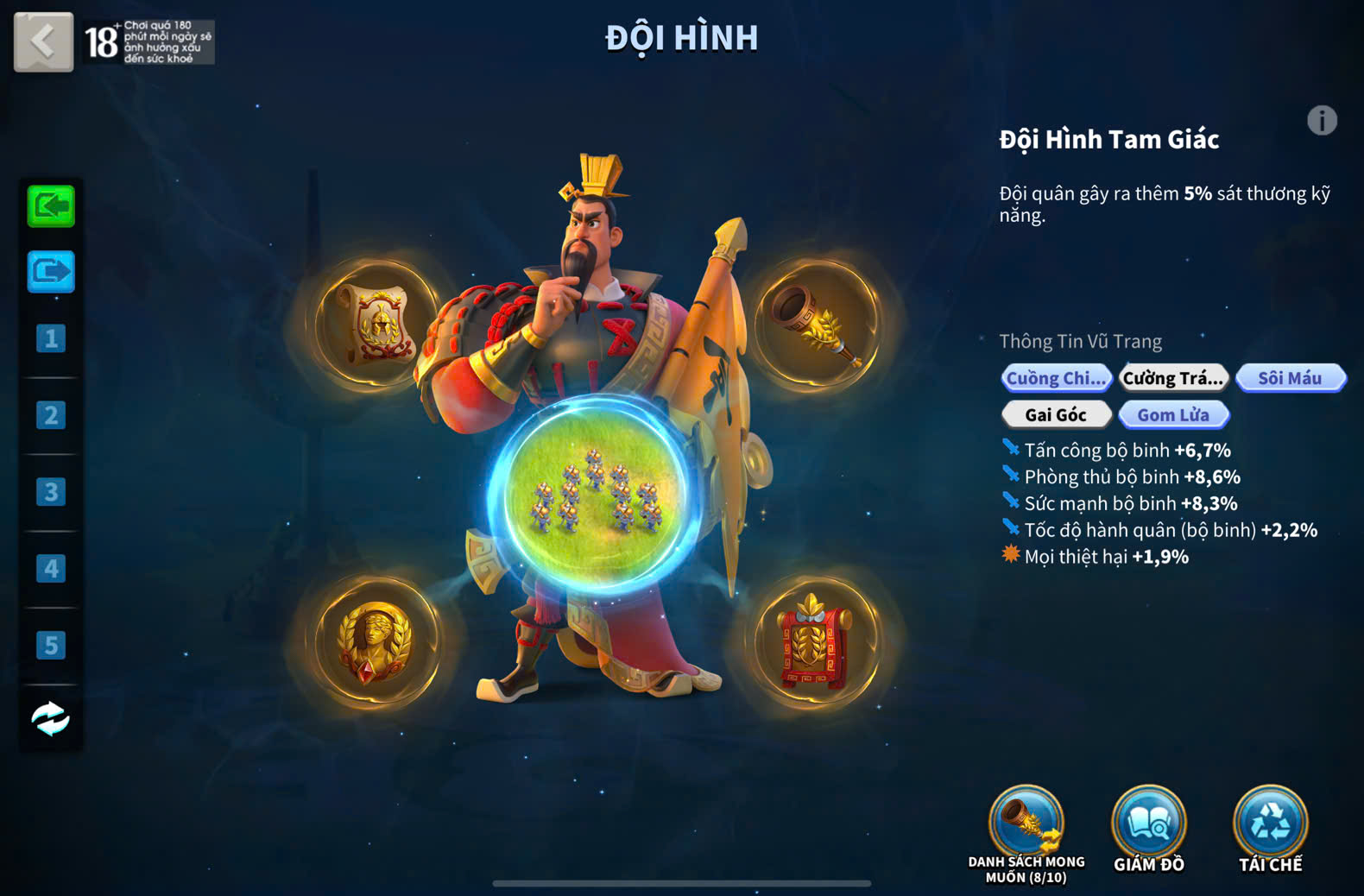Select the Gai Góc inscription tag
Screen dimensions: 1364x896
click(x=1056, y=415)
